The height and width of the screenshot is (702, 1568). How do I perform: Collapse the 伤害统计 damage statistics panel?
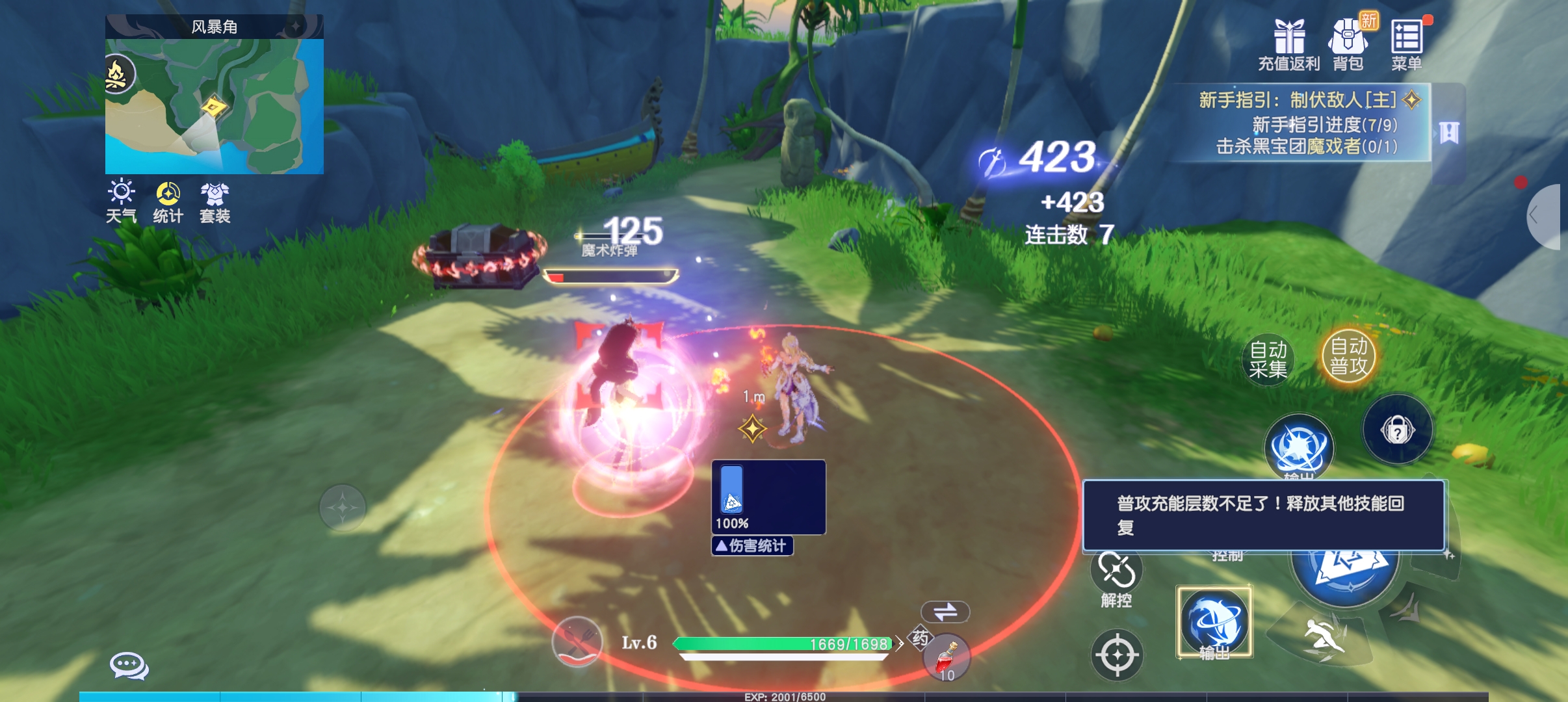coord(752,546)
